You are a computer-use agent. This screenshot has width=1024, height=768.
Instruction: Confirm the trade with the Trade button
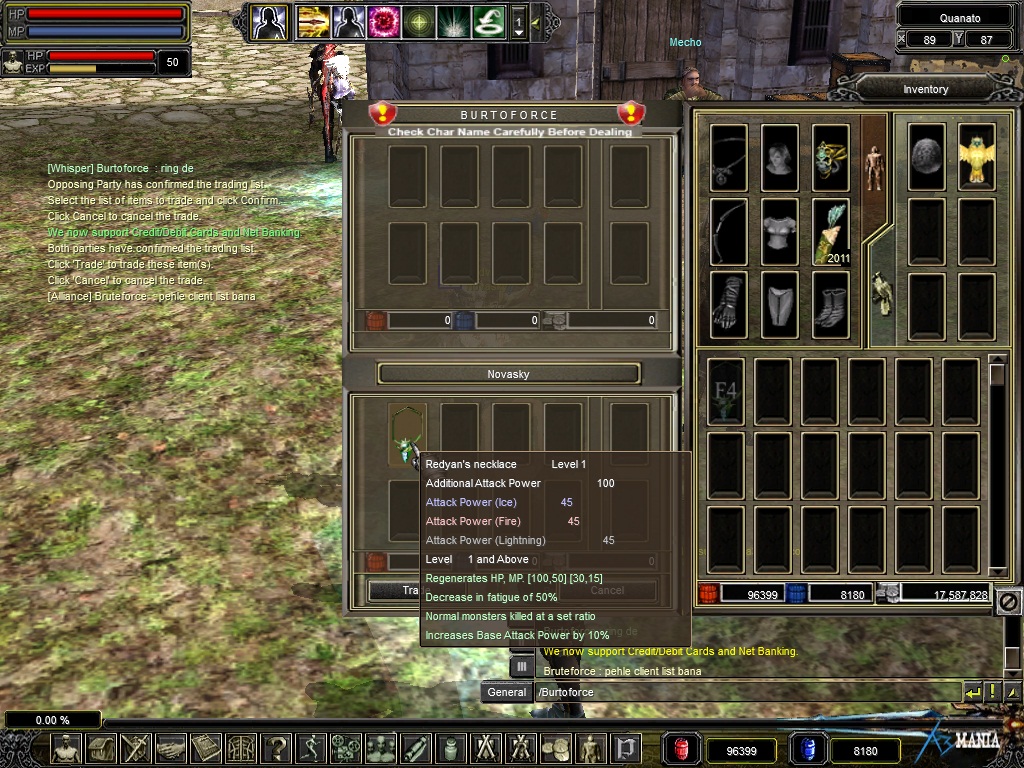[398, 590]
